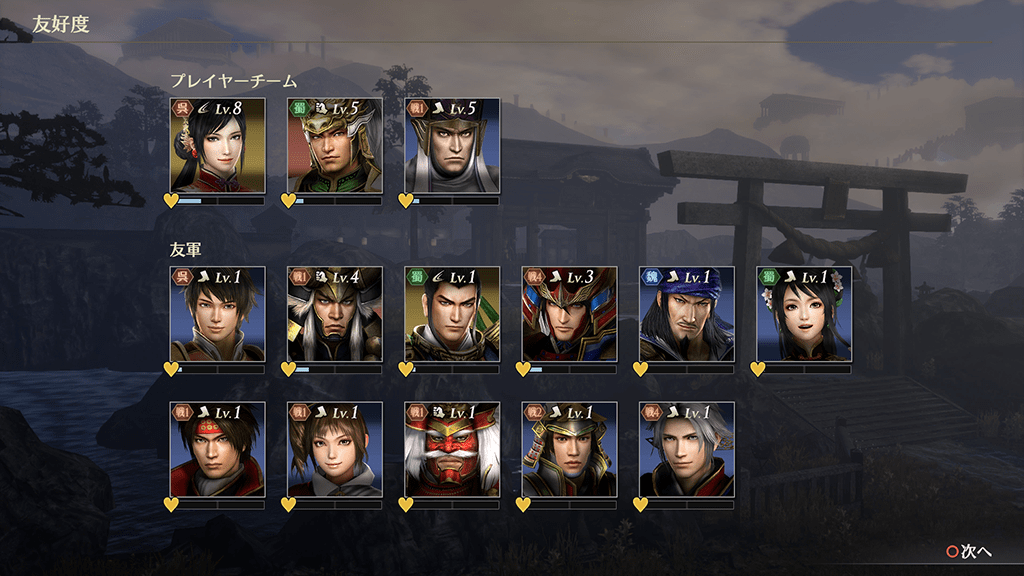
Task: Select the samurai with gold-crested dark helmet
Action: pyautogui.click(x=569, y=450)
